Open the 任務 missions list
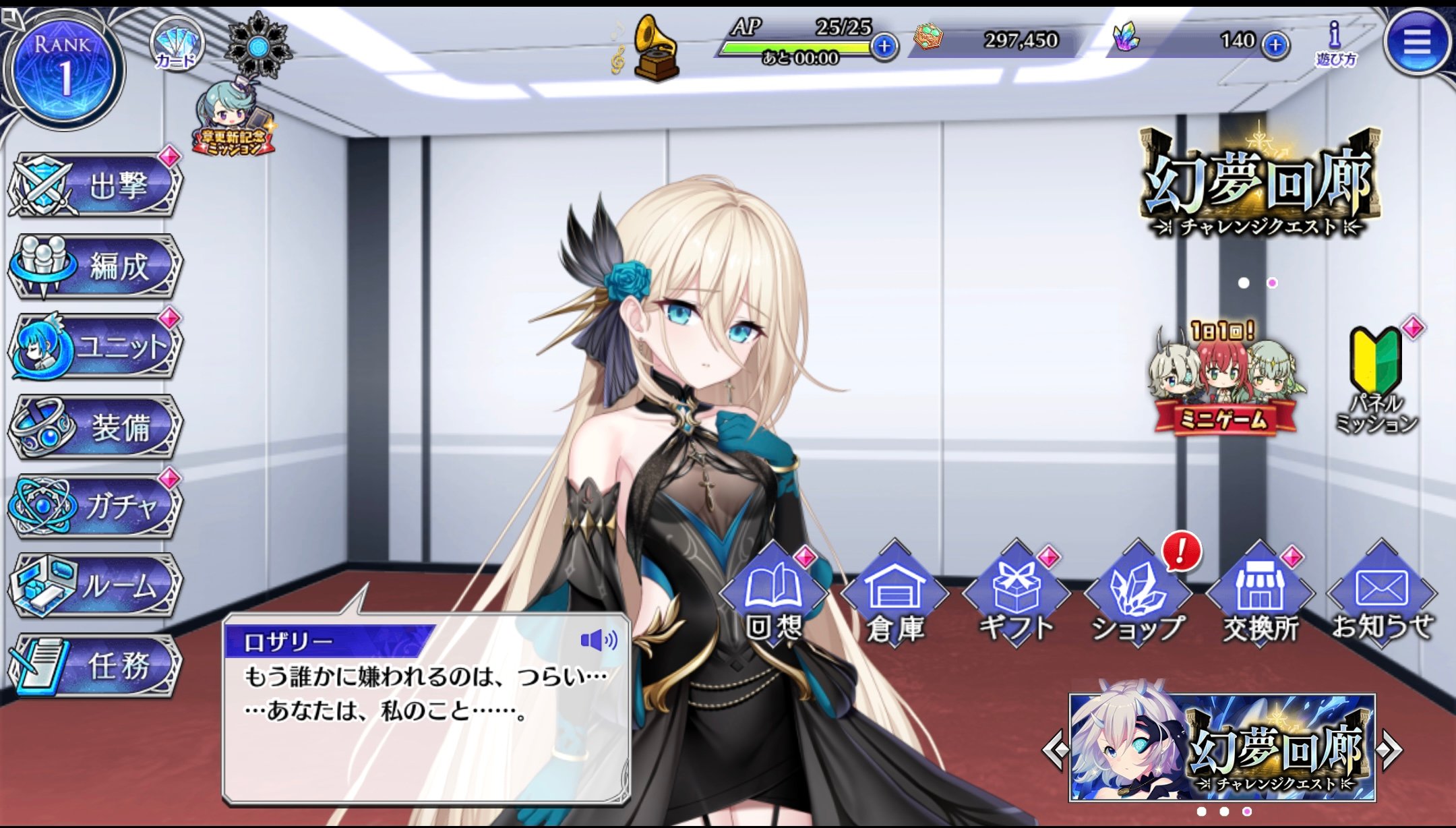The width and height of the screenshot is (1456, 828). coord(95,666)
